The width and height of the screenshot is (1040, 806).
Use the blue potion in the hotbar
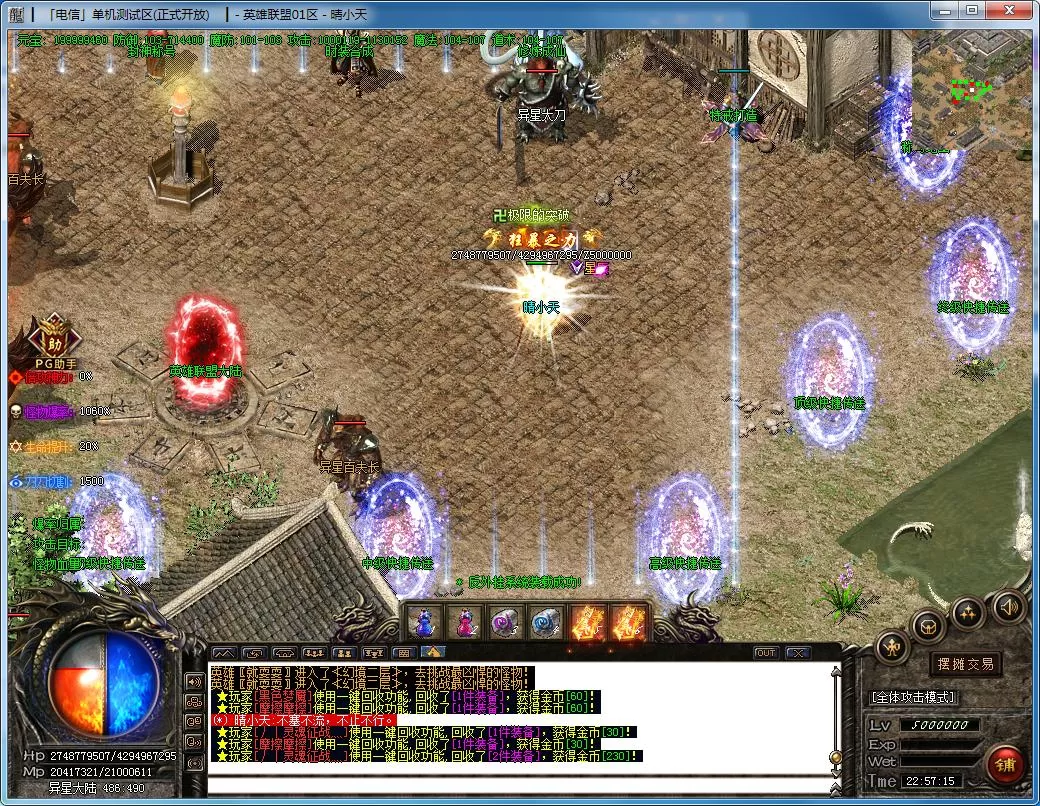tap(424, 622)
